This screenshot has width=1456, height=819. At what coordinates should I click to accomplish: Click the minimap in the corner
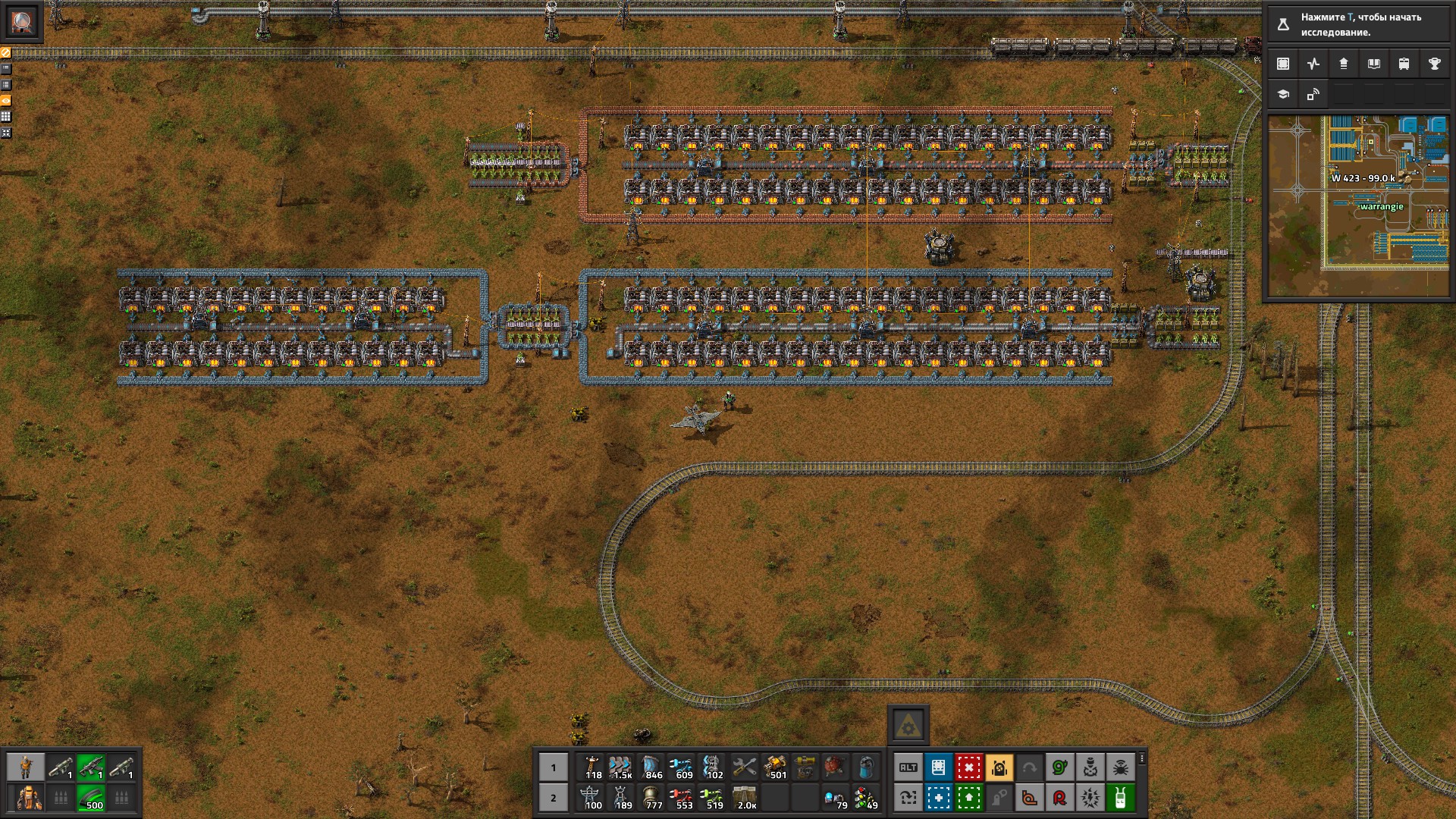coord(1357,205)
